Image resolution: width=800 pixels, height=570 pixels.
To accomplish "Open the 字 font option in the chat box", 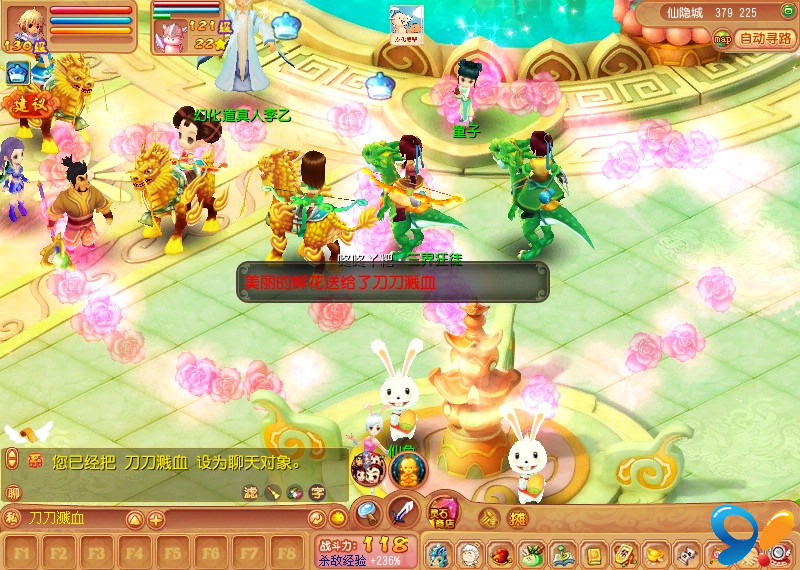I will pos(317,492).
